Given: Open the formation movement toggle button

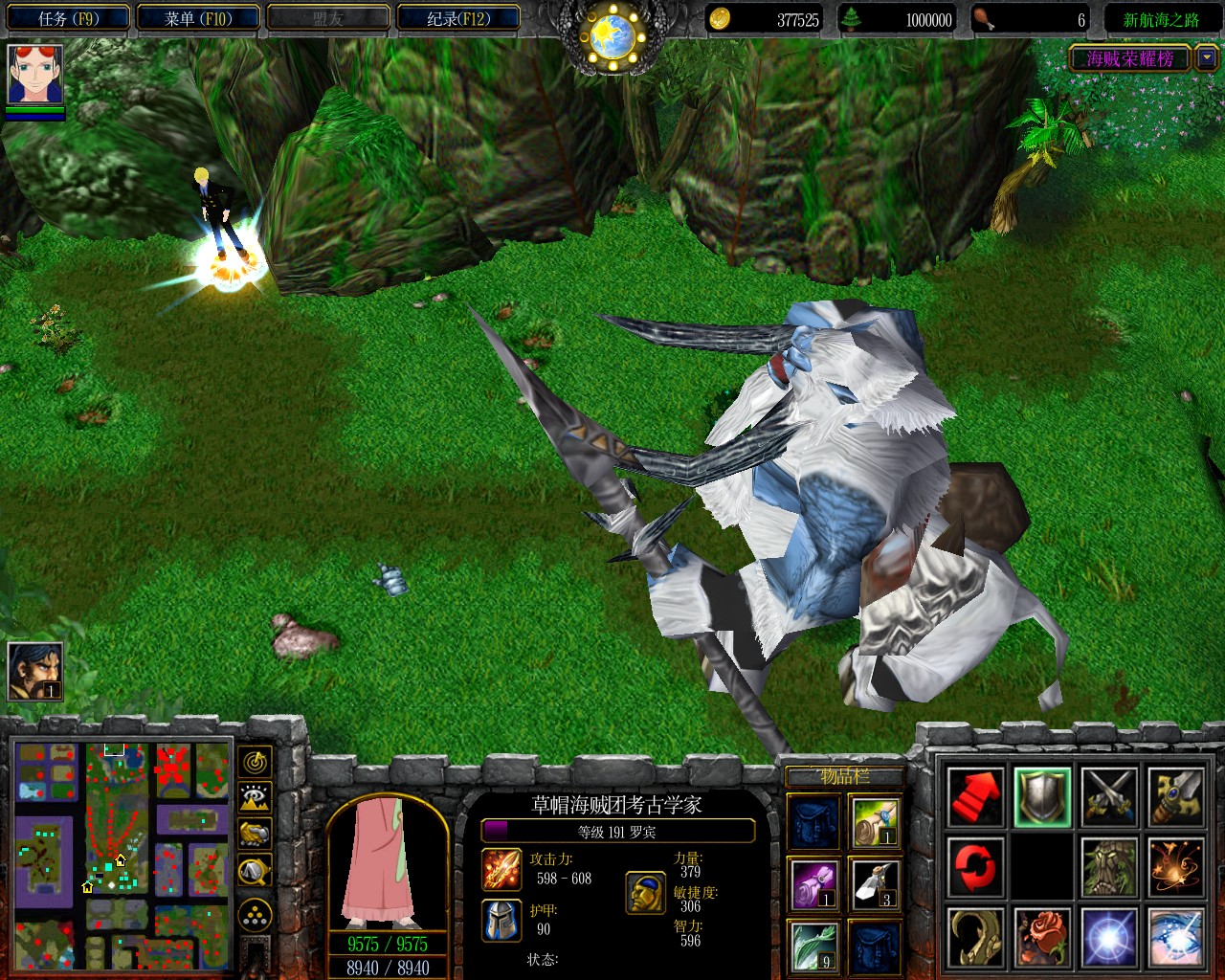Looking at the screenshot, I should (255, 915).
